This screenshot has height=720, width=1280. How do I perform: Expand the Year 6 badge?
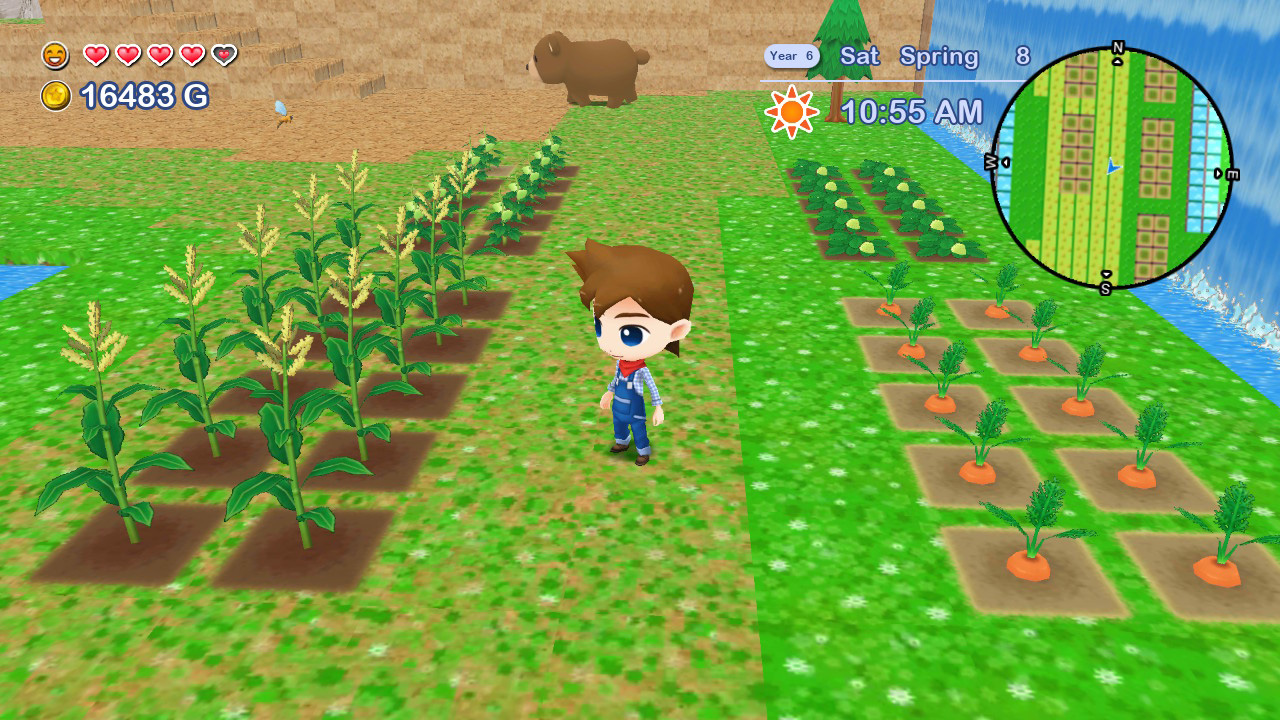tap(791, 56)
